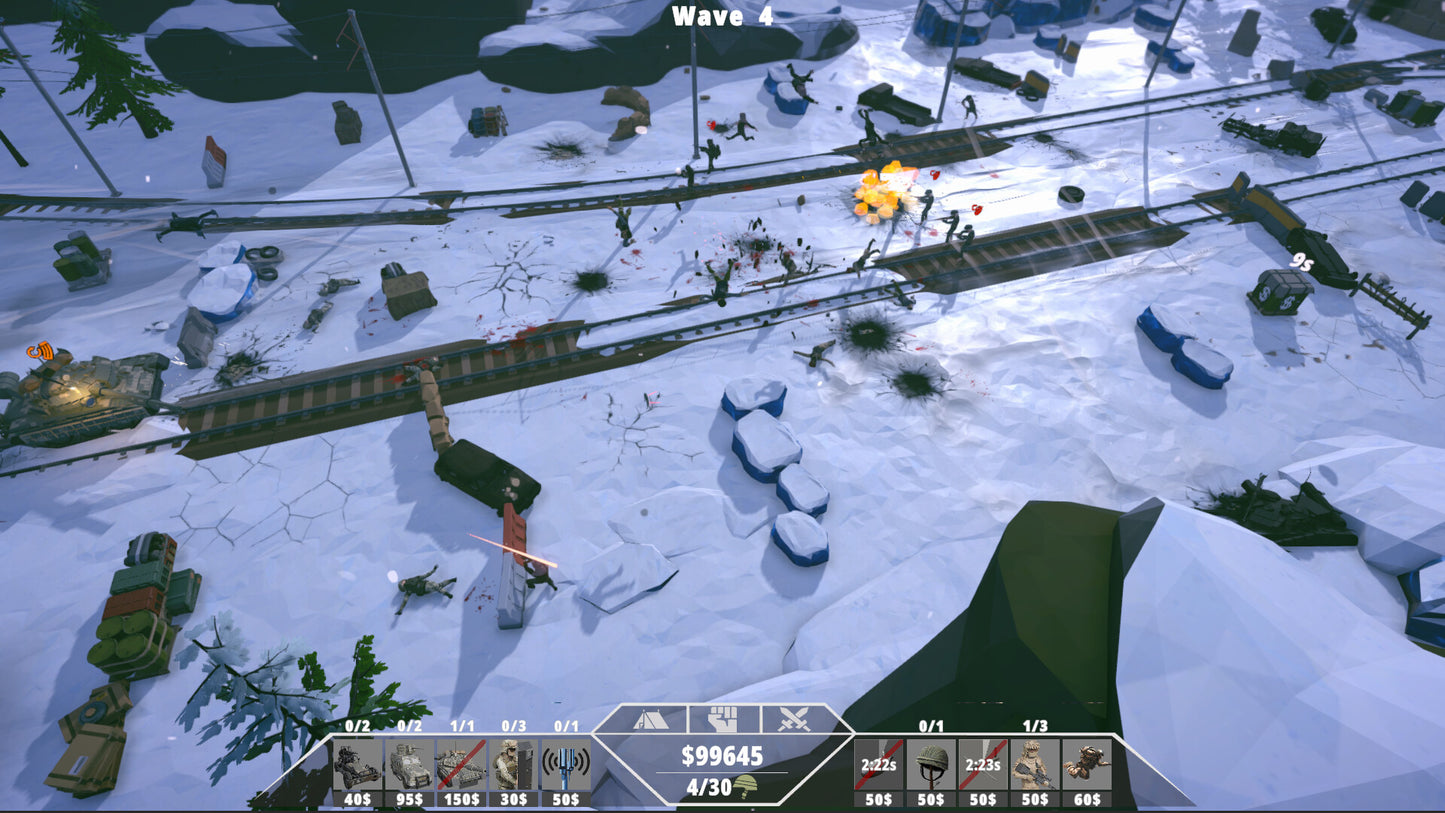The image size is (1445, 813).
Task: Buy the armored truck for 95$
Action: (x=409, y=765)
